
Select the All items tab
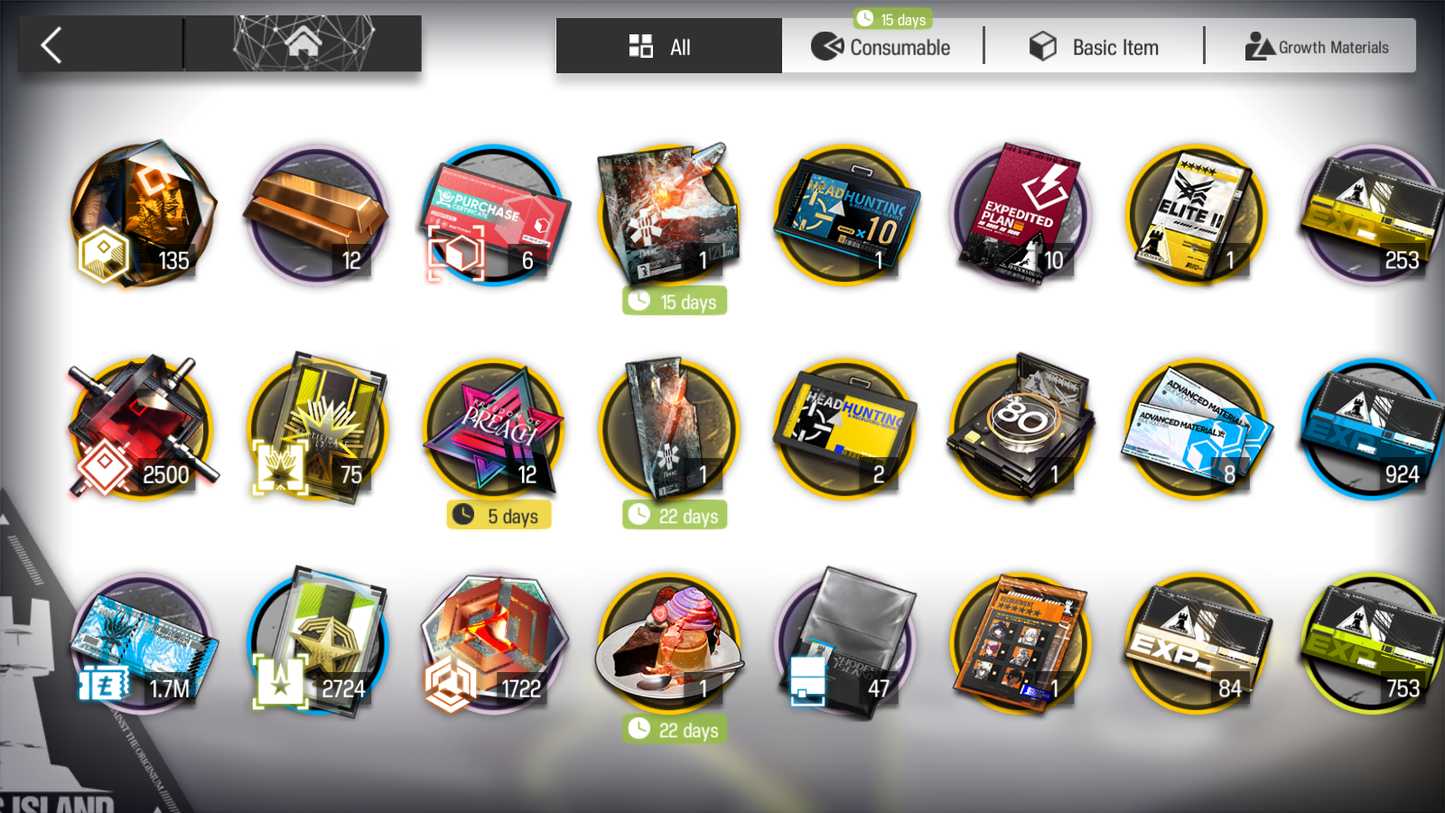668,47
